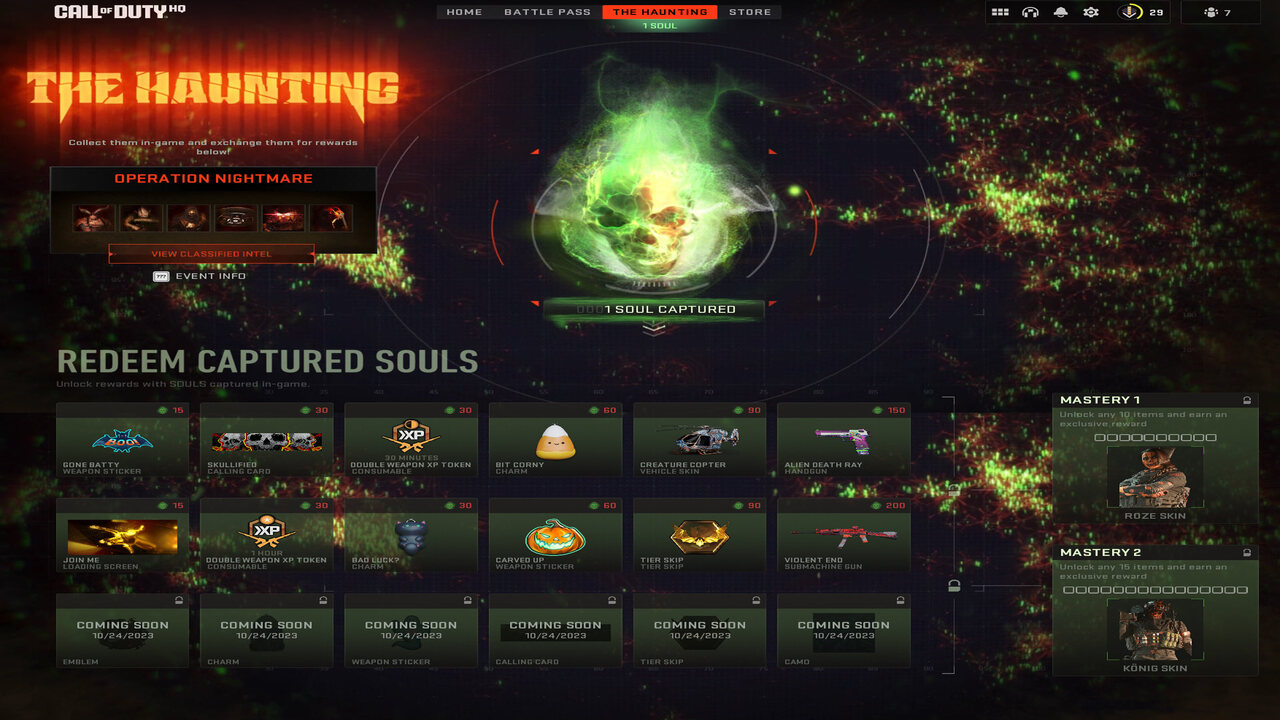Click the 1 Soul Captured progress bar

pos(655,309)
